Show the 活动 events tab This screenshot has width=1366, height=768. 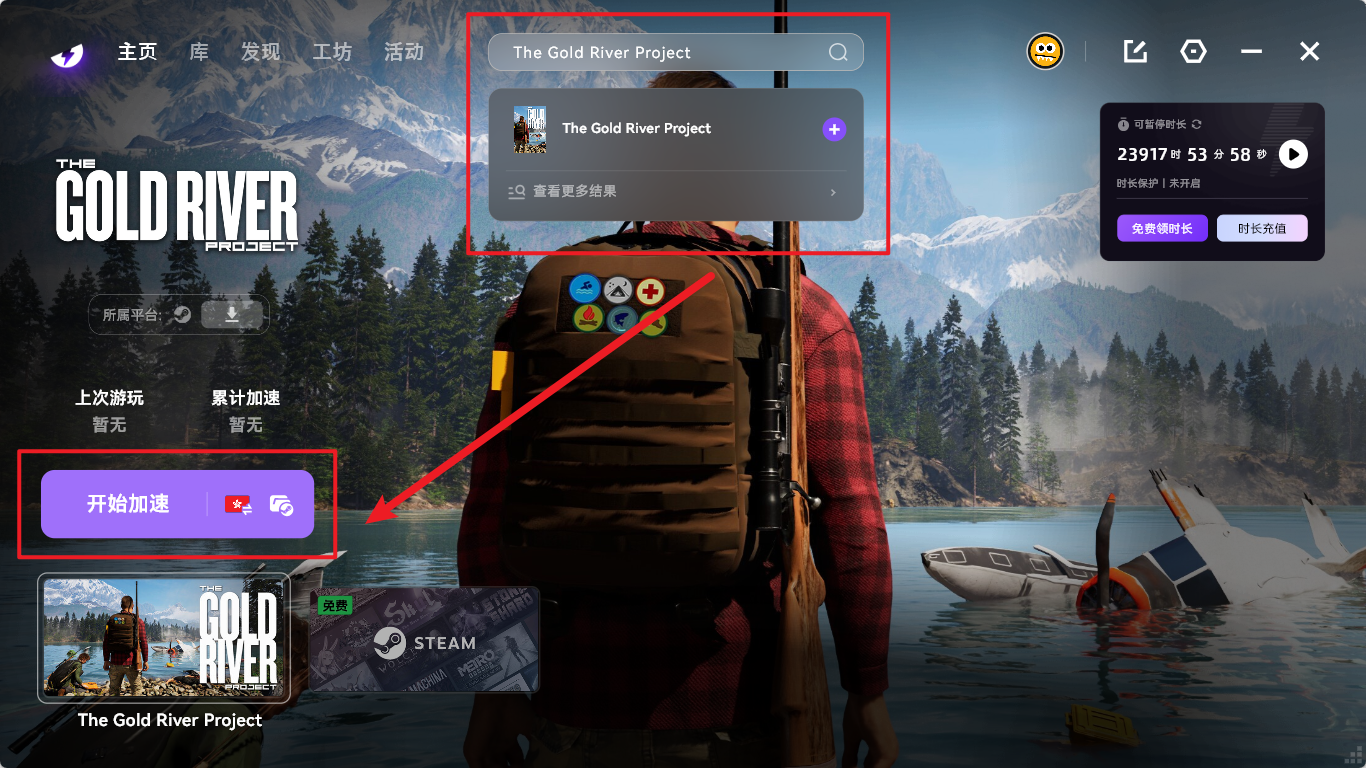click(404, 52)
